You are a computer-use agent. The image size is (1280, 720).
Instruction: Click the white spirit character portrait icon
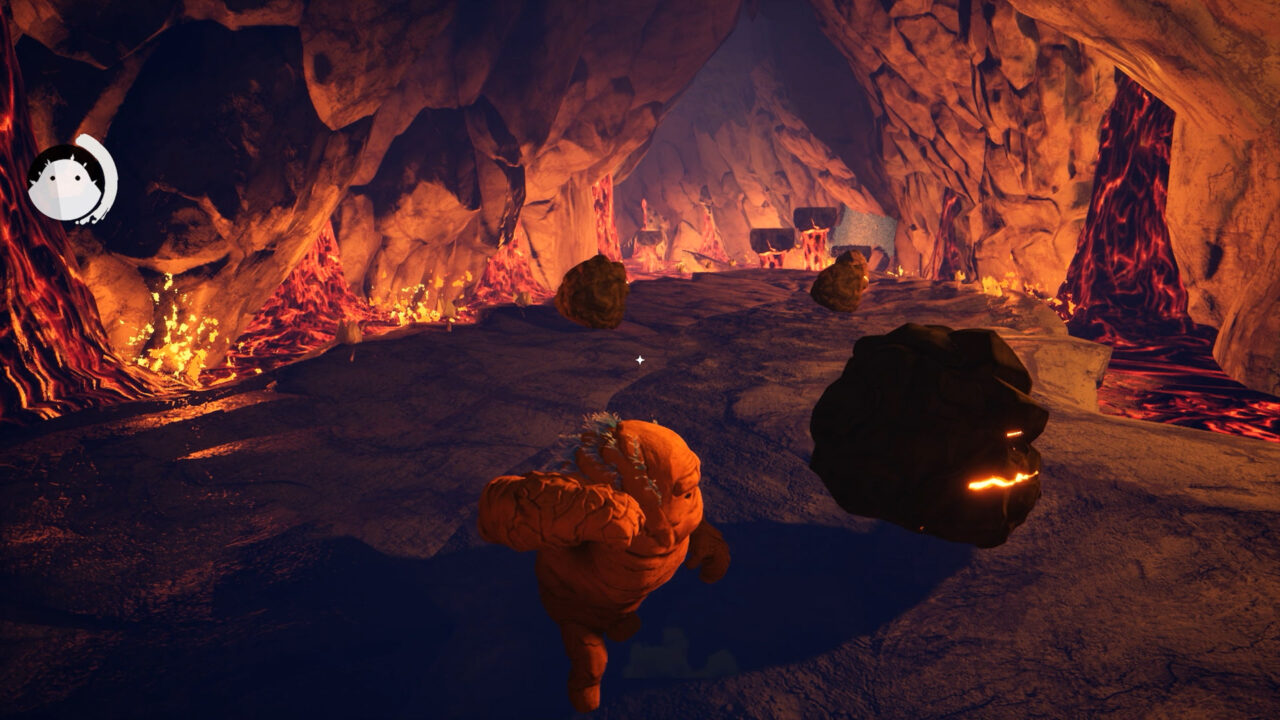pos(70,180)
